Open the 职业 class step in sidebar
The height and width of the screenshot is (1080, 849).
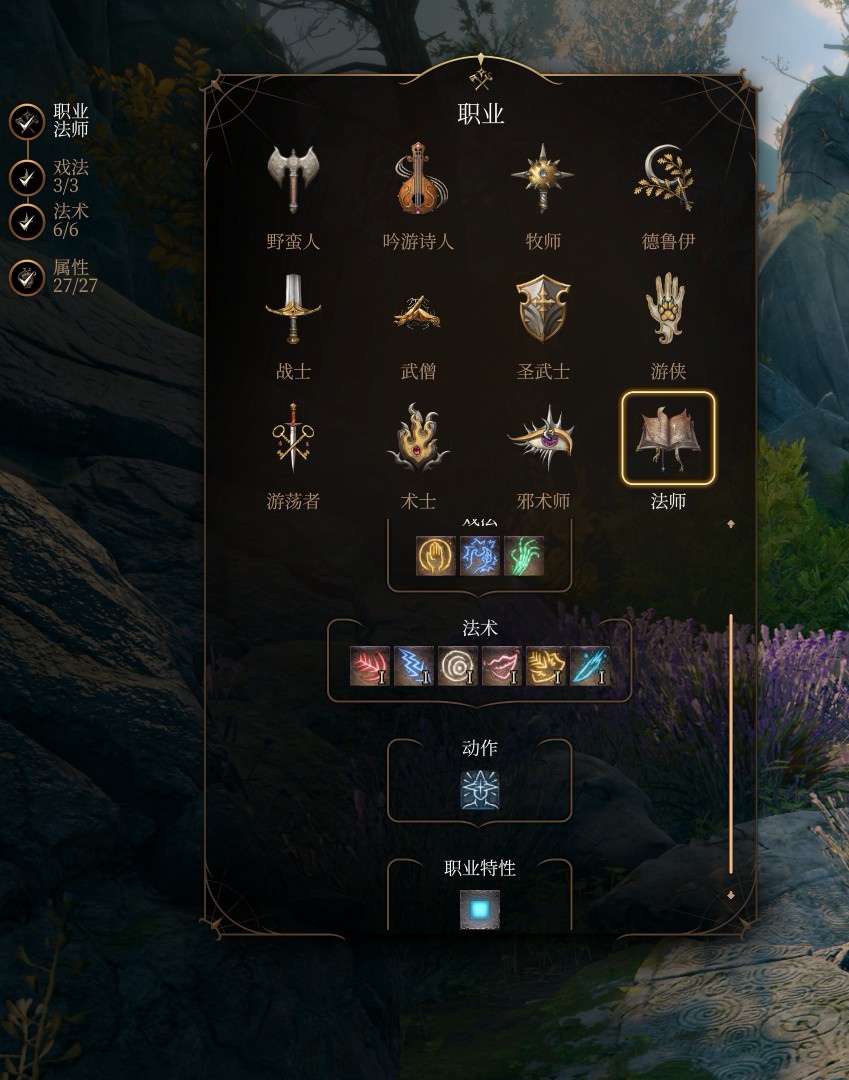27,123
